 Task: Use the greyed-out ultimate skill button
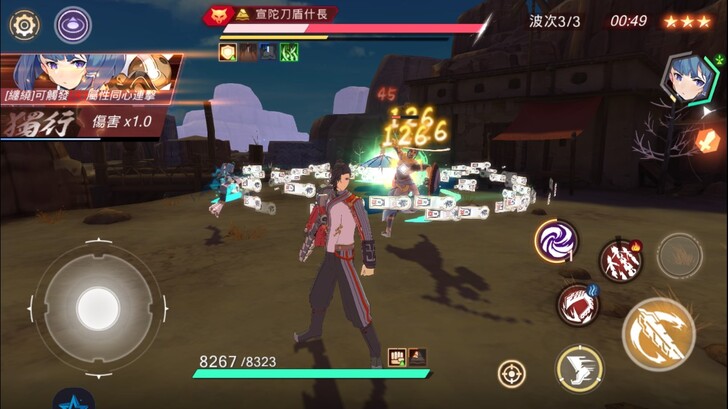[x=680, y=255]
